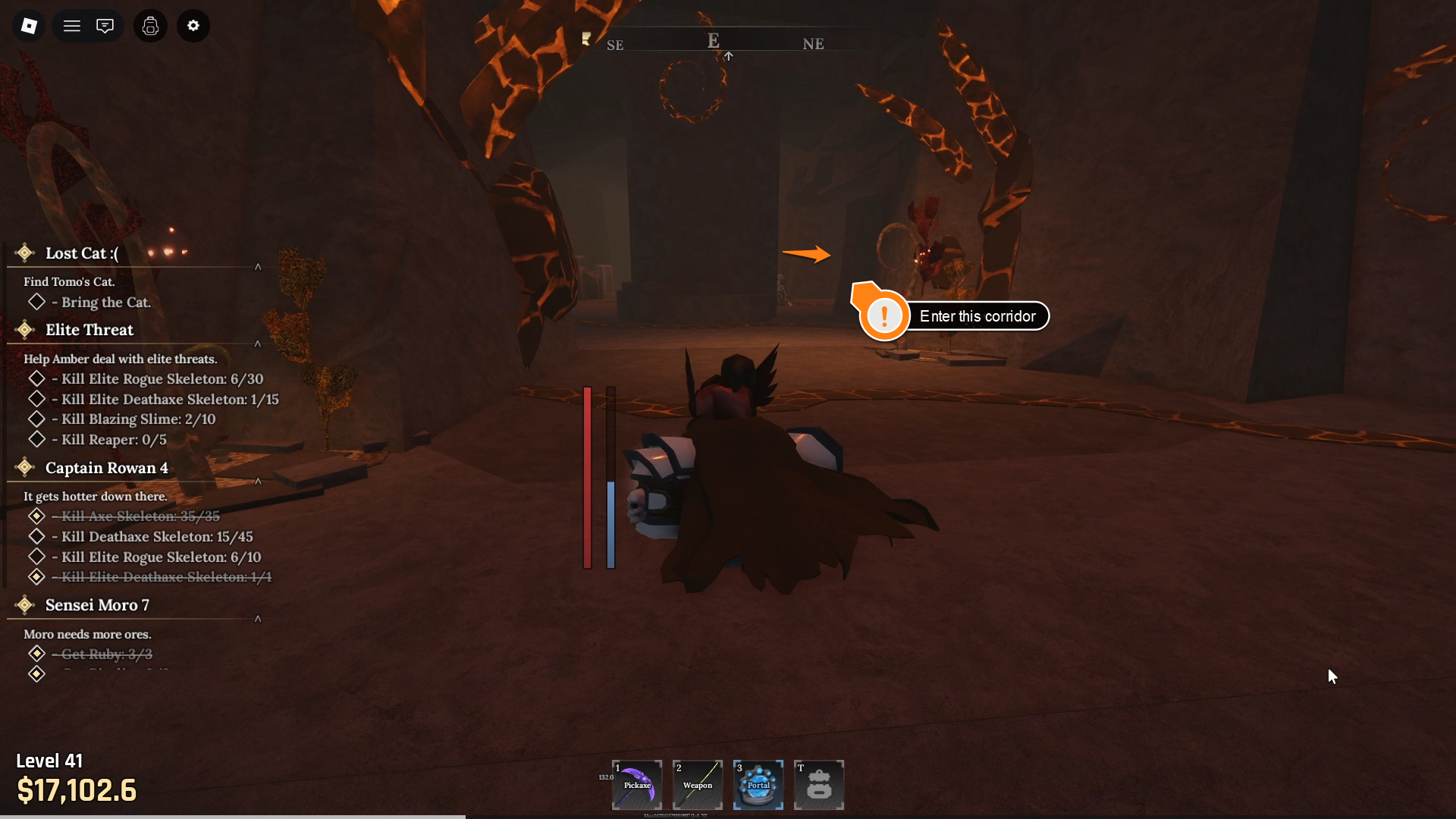Open the chat window
Viewport: 1456px width, 819px height.
tap(105, 26)
